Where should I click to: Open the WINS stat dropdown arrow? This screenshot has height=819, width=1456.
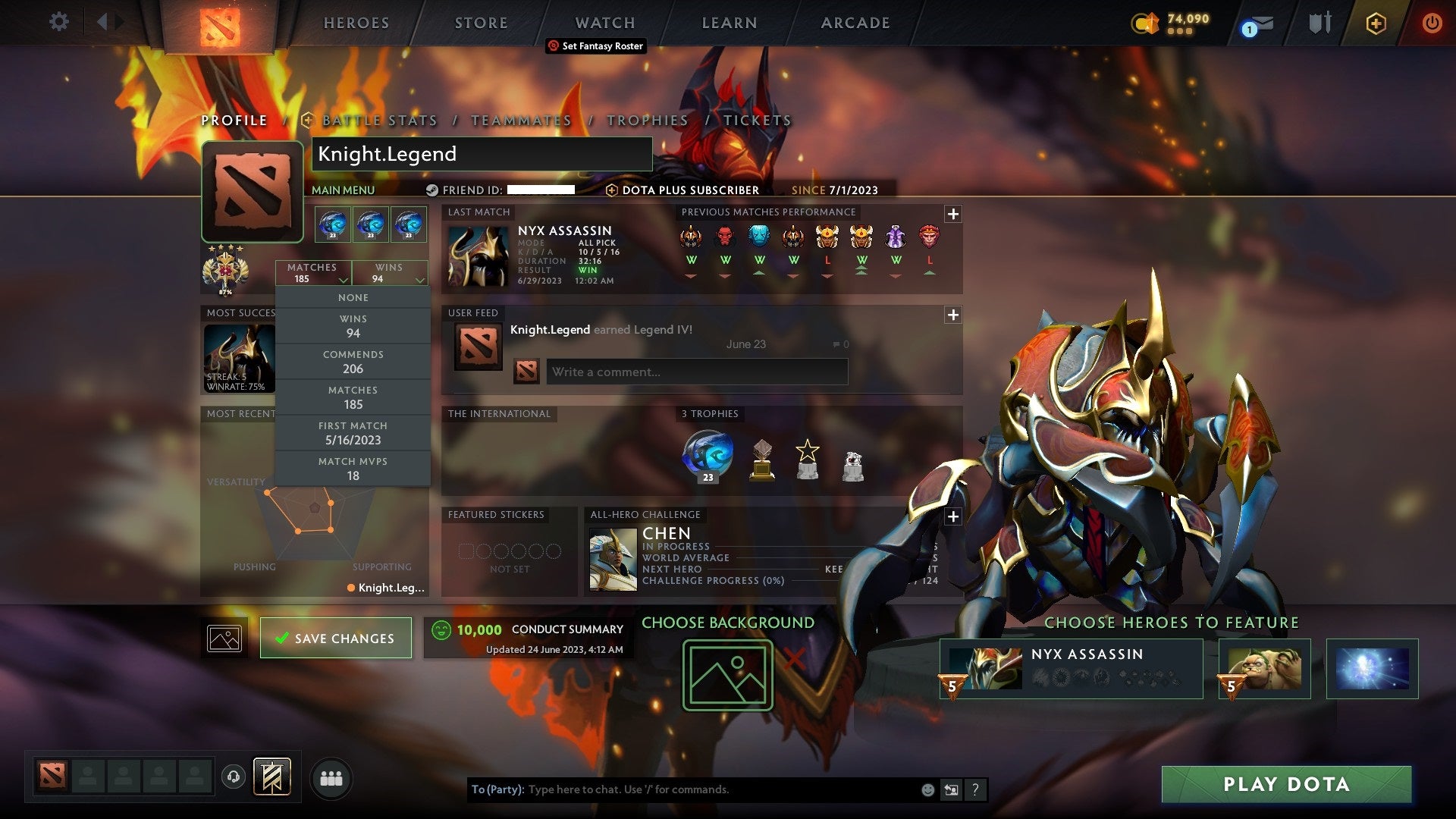coord(421,280)
